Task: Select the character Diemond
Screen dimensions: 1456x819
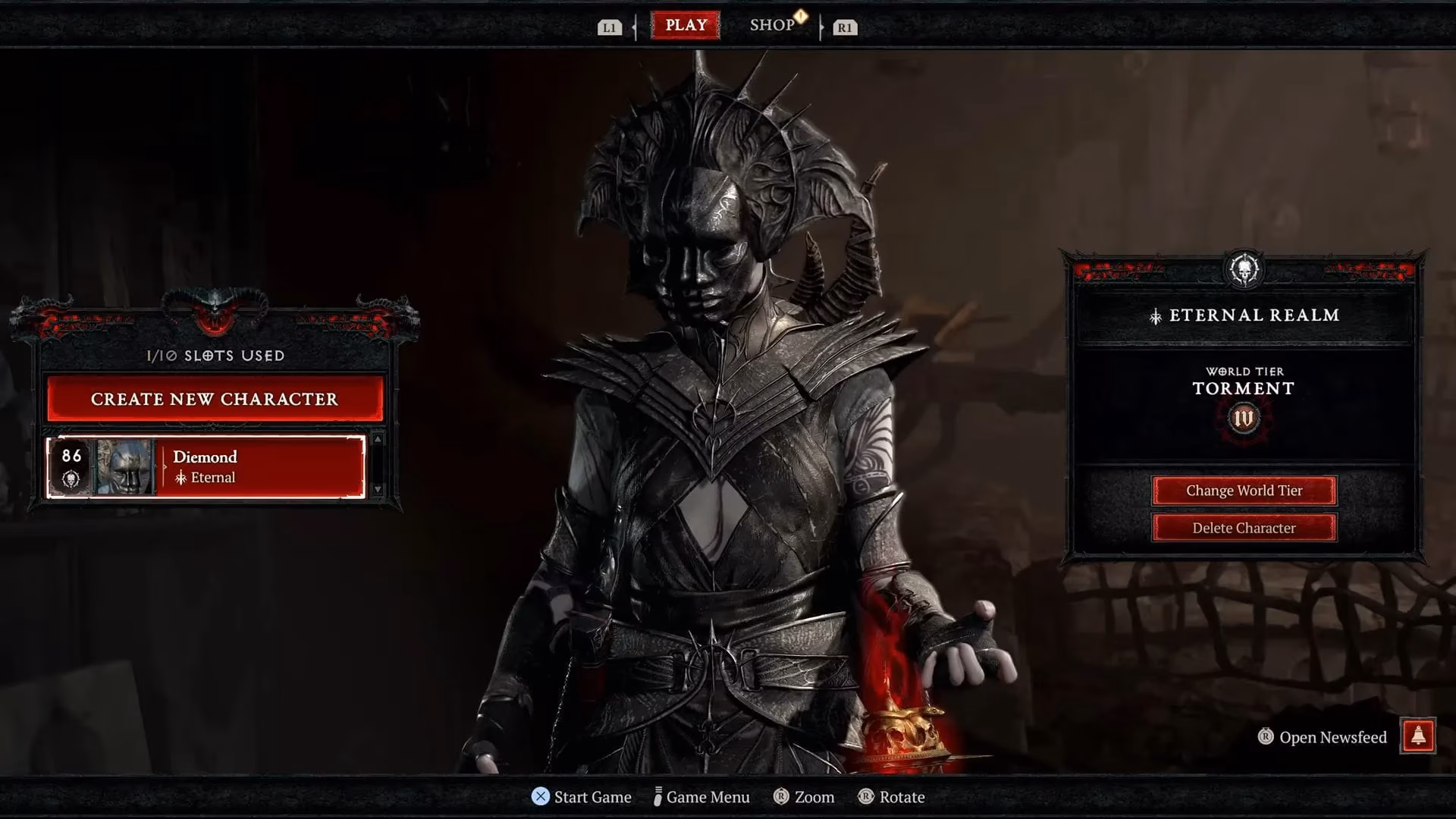Action: [x=227, y=466]
